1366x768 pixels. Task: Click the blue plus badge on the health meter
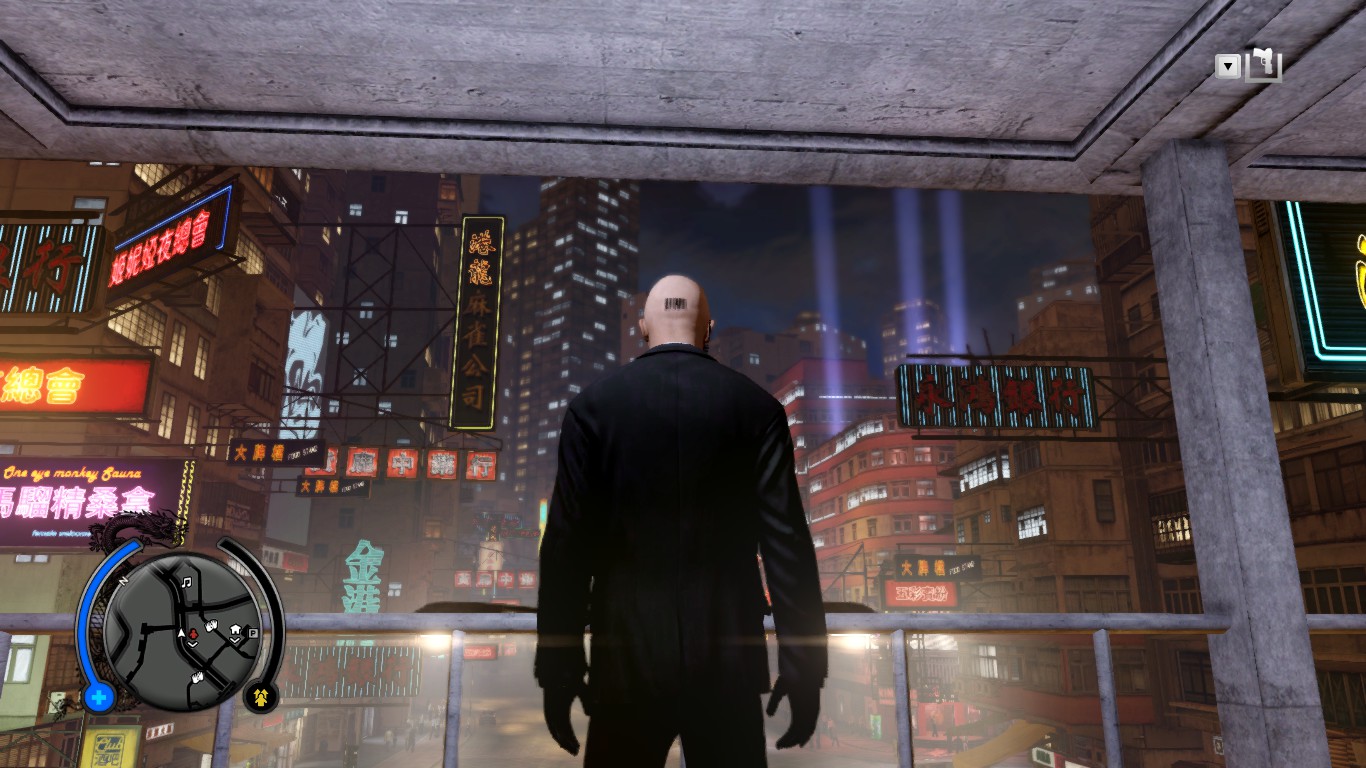tap(97, 696)
